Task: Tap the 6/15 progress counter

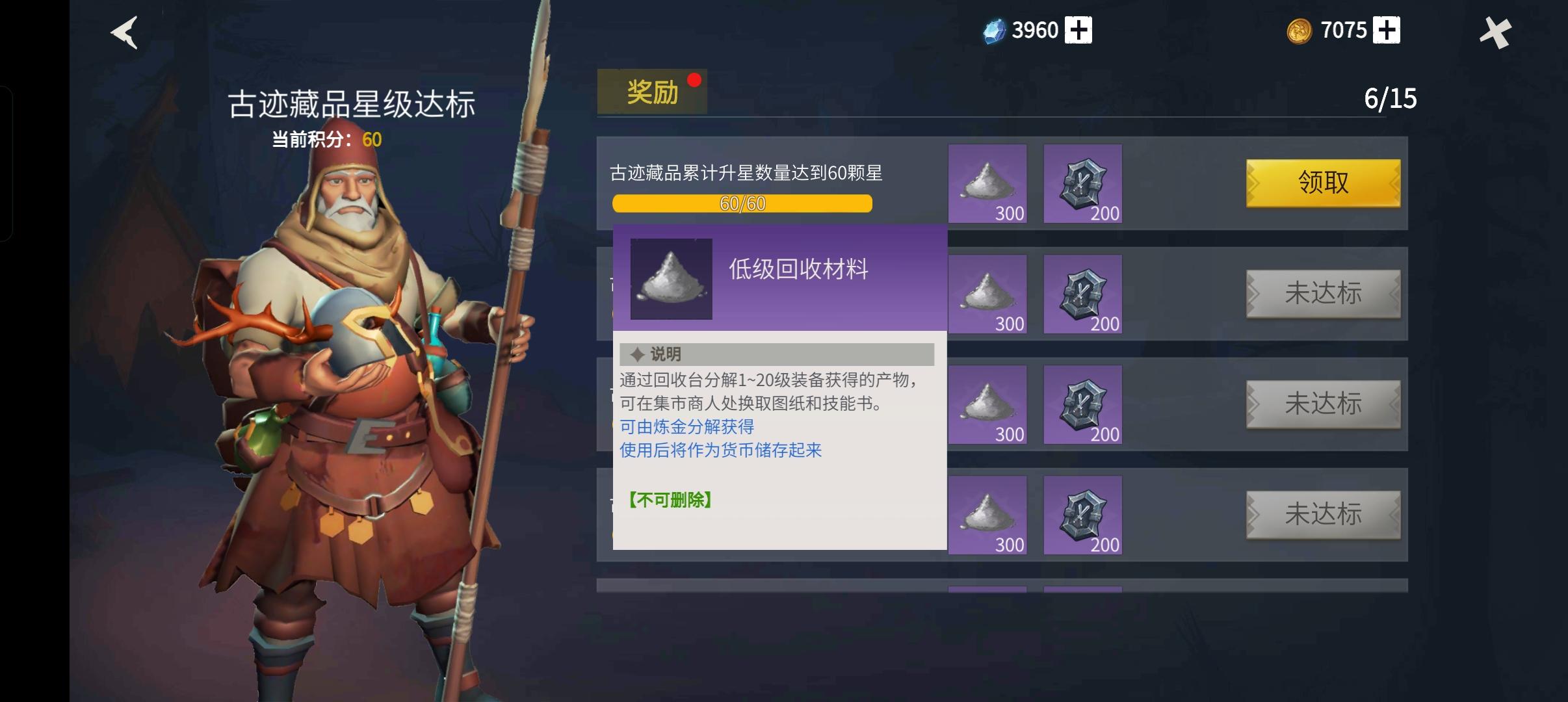Action: 1391,99
